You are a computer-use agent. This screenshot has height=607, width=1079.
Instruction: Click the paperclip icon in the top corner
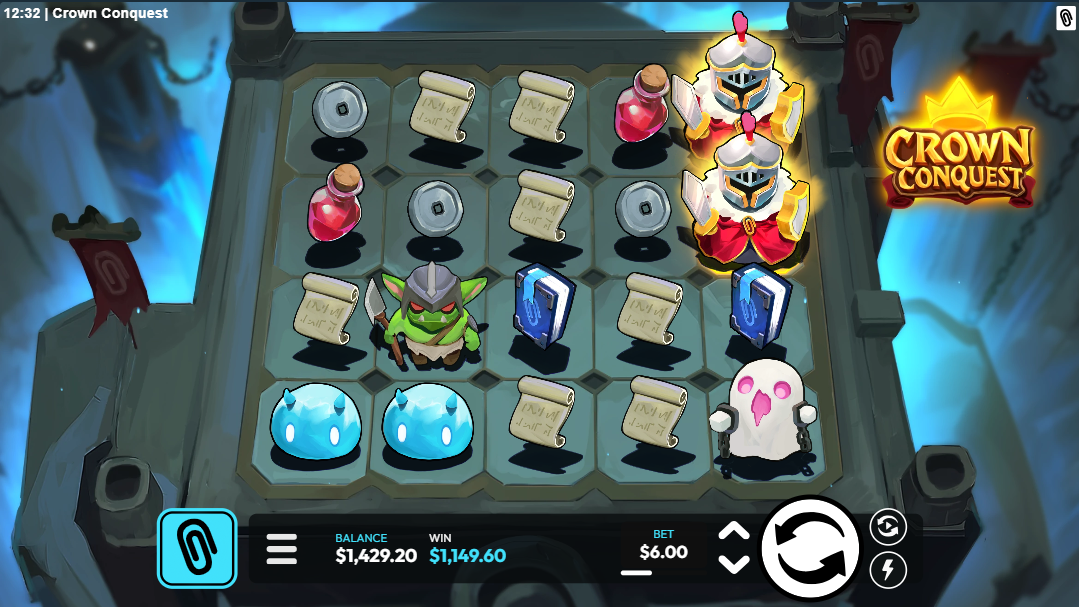pos(1066,17)
